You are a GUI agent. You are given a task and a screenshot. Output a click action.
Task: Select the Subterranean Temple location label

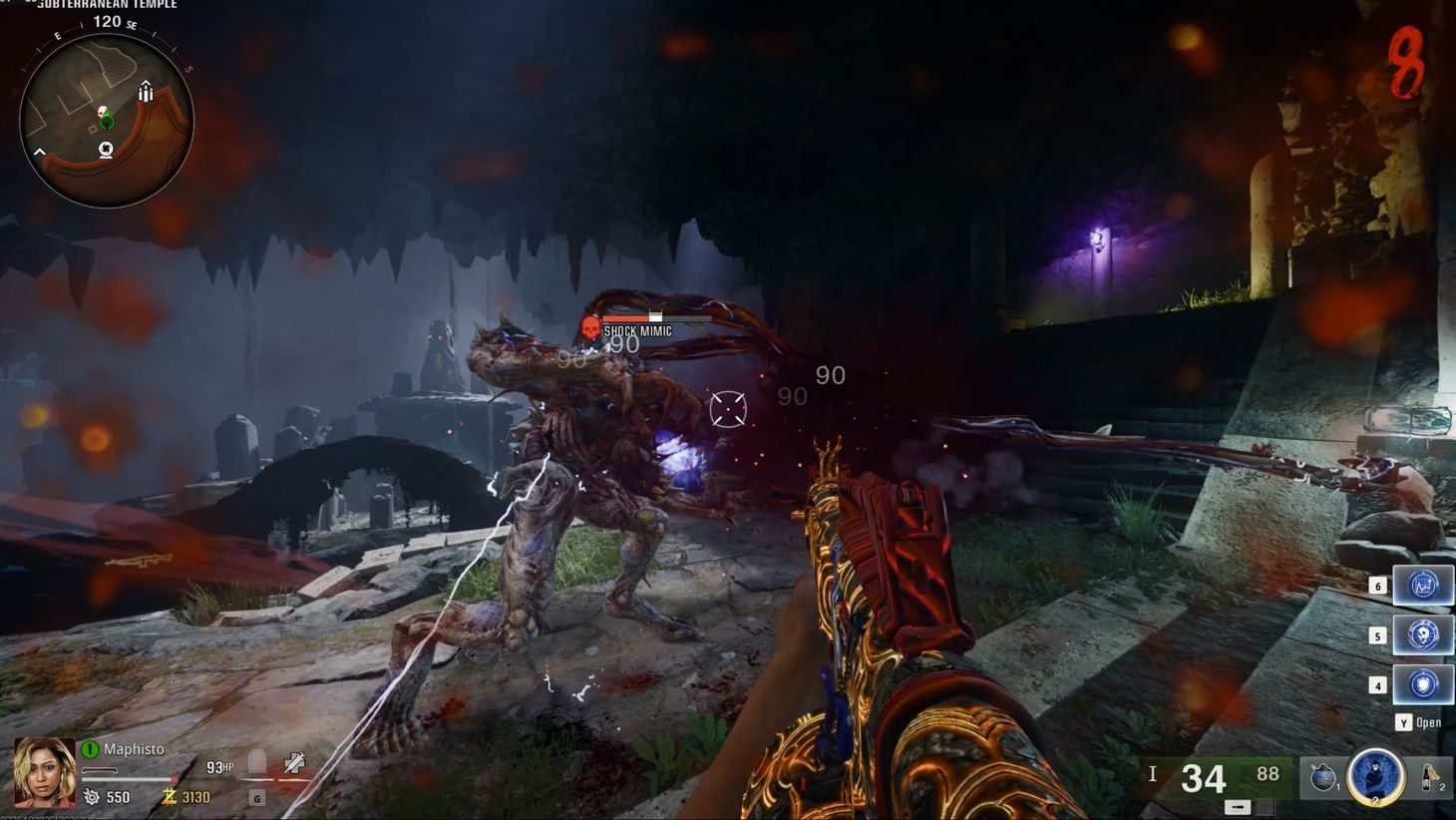106,4
